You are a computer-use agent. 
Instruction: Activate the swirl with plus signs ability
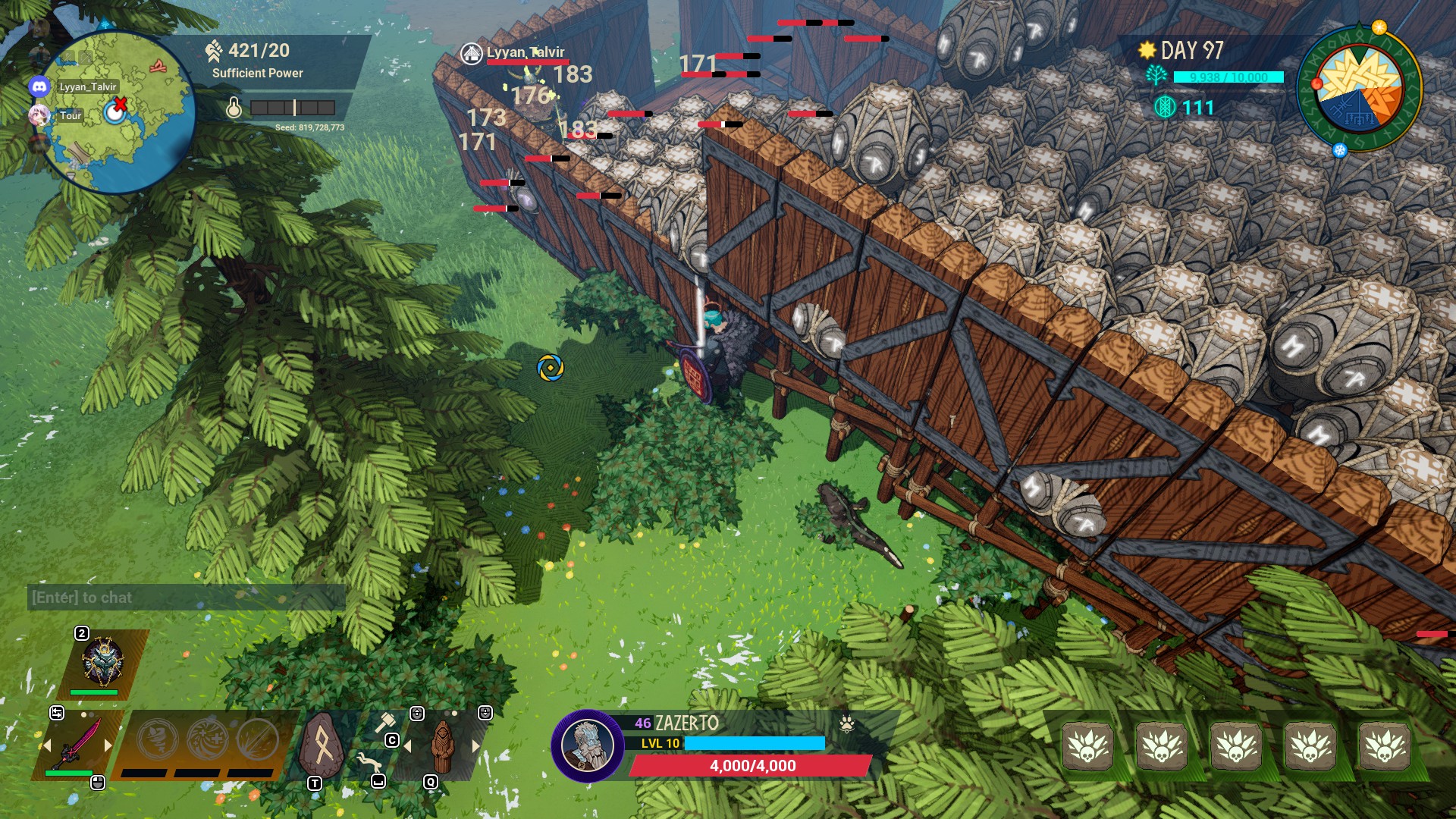coord(207,739)
